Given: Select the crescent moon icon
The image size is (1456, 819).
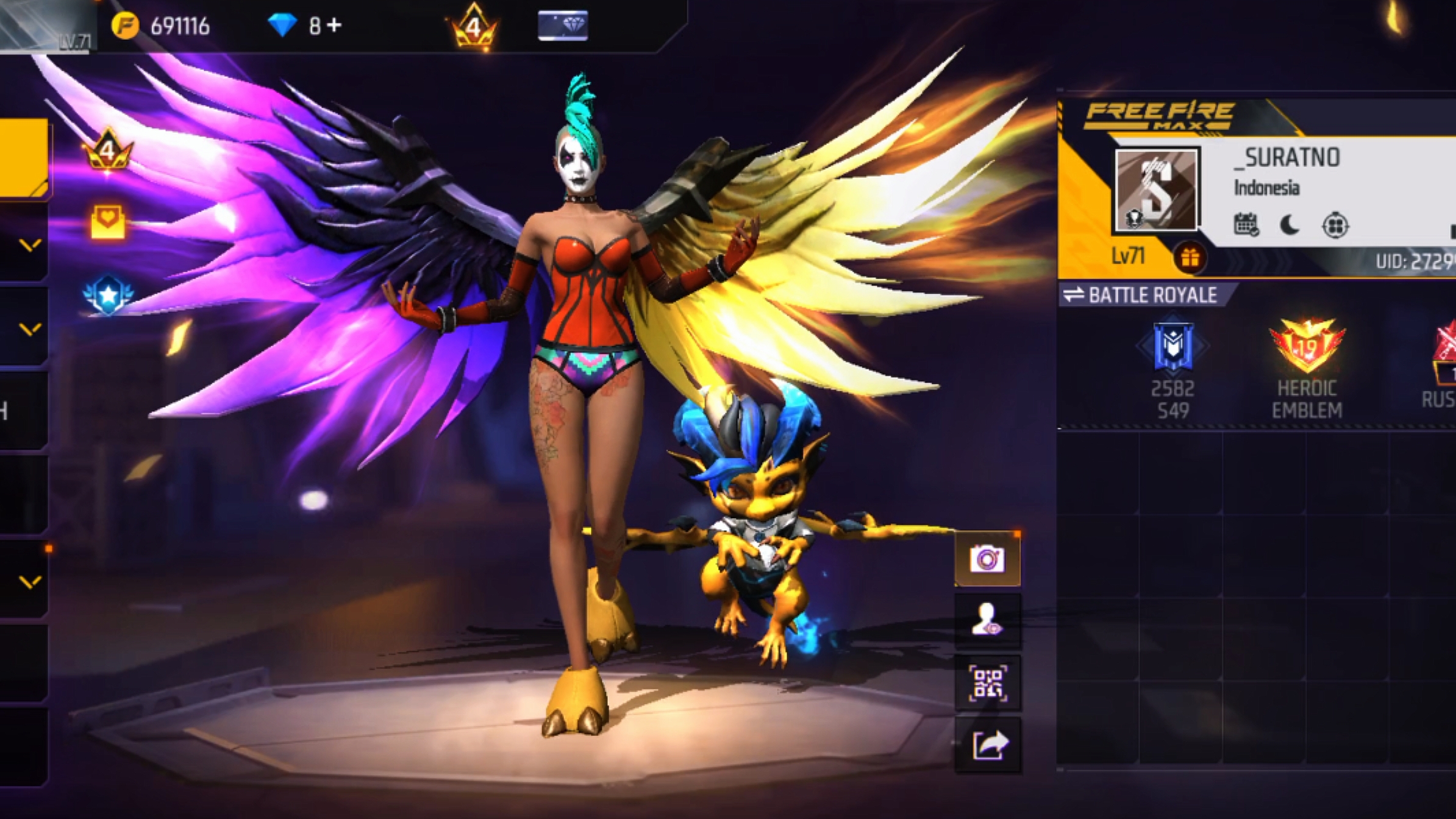Looking at the screenshot, I should coord(1289,225).
